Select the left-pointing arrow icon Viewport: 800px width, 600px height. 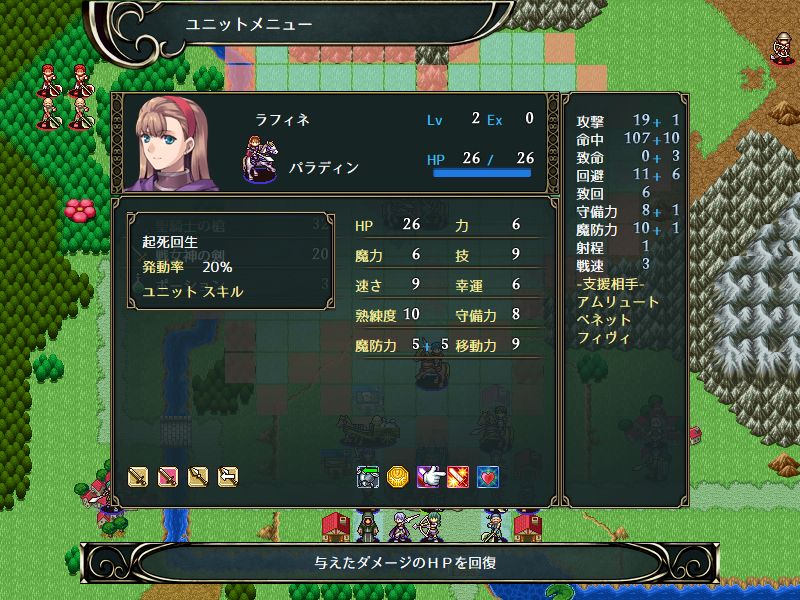click(228, 477)
